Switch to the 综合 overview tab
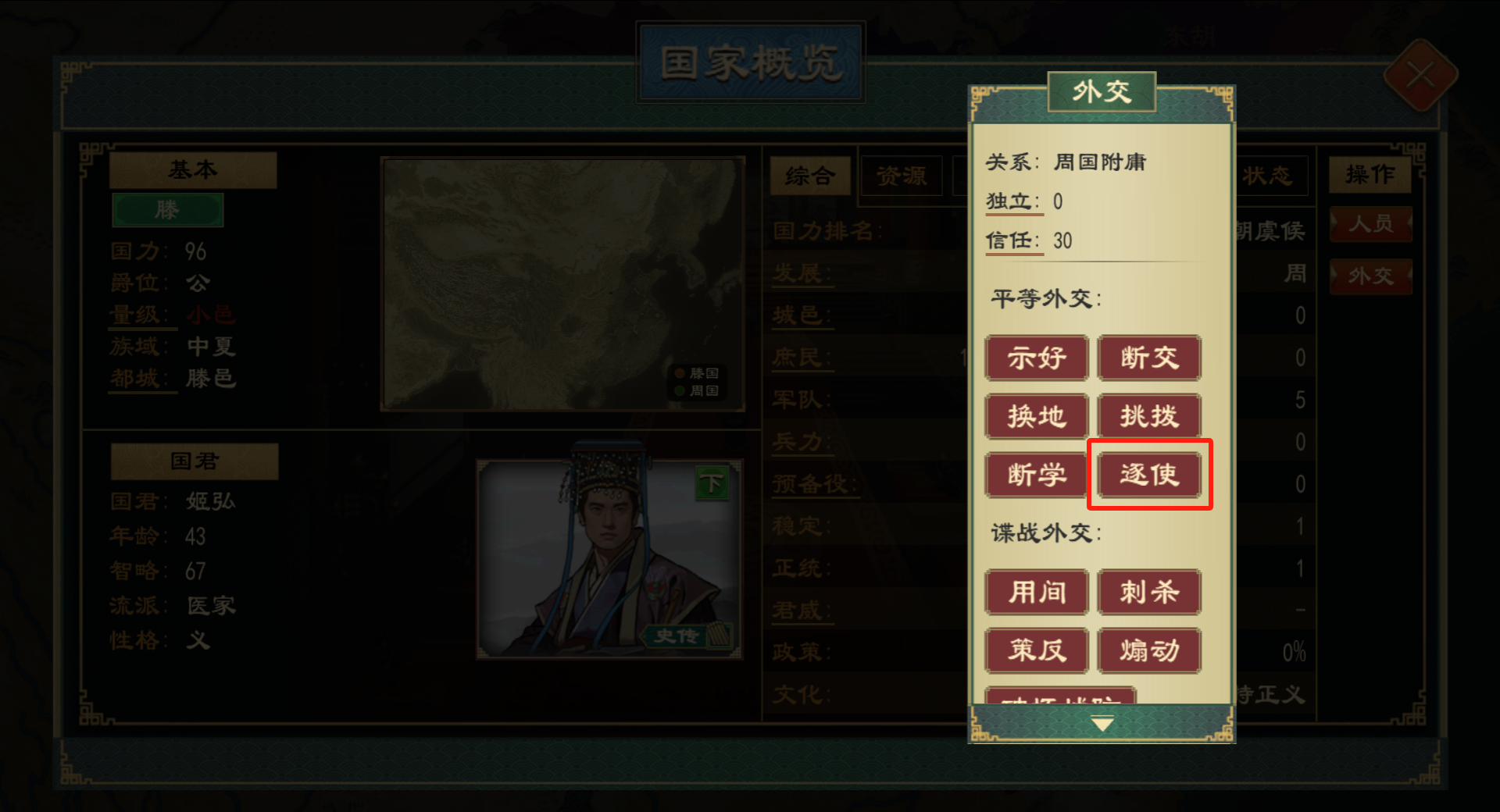The height and width of the screenshot is (812, 1500). point(810,177)
